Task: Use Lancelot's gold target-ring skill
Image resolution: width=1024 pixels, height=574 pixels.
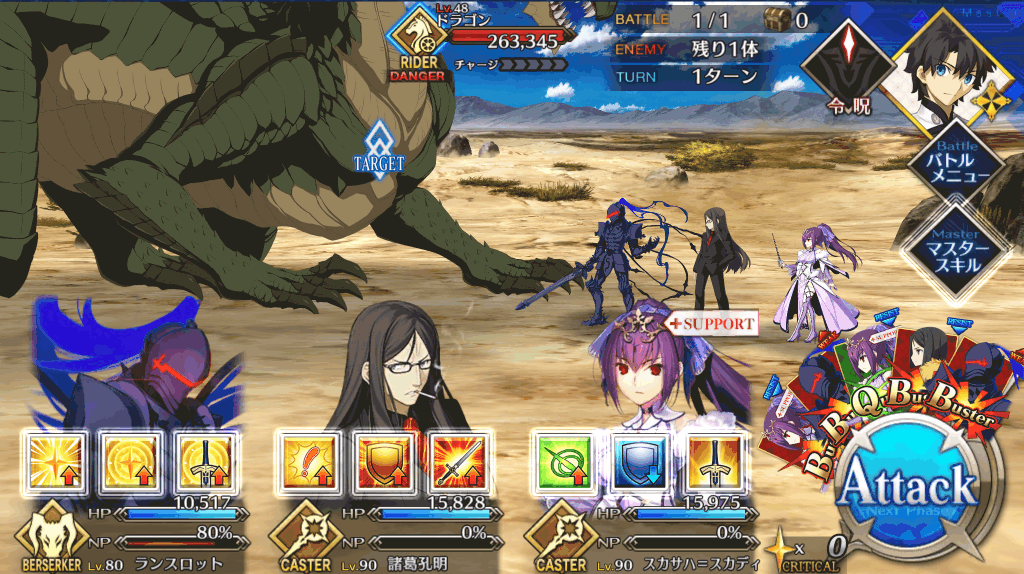Action: pyautogui.click(x=129, y=461)
